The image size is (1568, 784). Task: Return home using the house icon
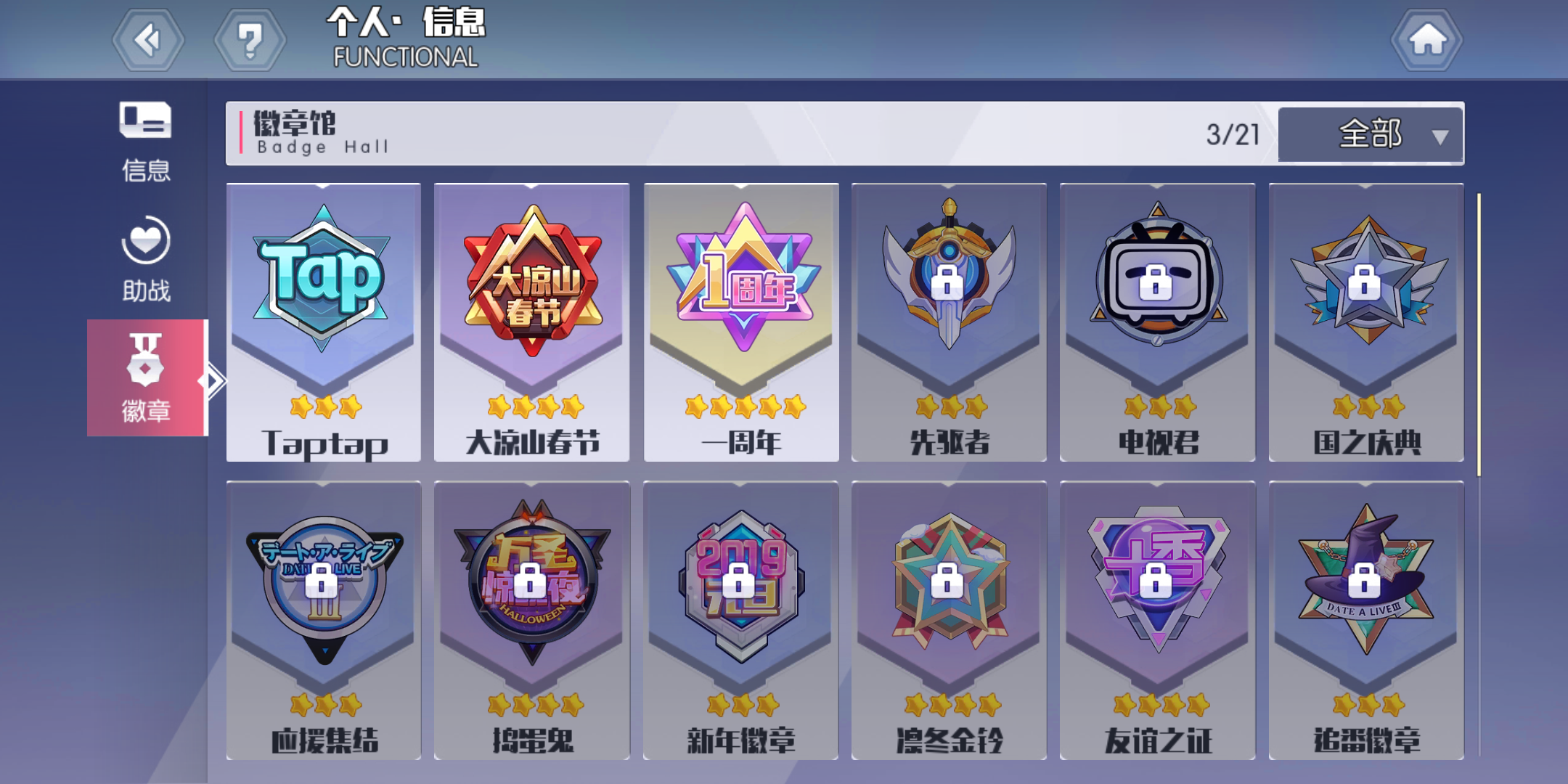click(1426, 40)
